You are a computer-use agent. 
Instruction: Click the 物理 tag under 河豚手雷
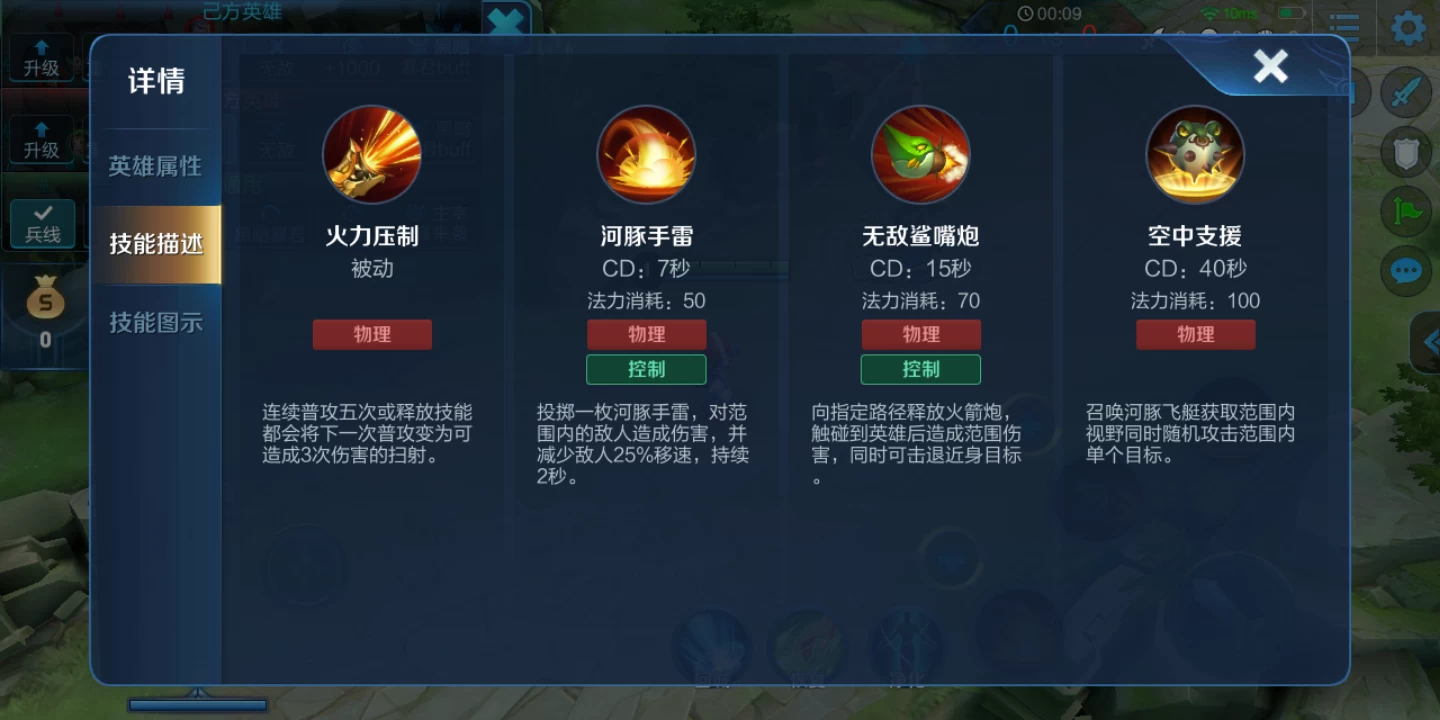tap(646, 334)
